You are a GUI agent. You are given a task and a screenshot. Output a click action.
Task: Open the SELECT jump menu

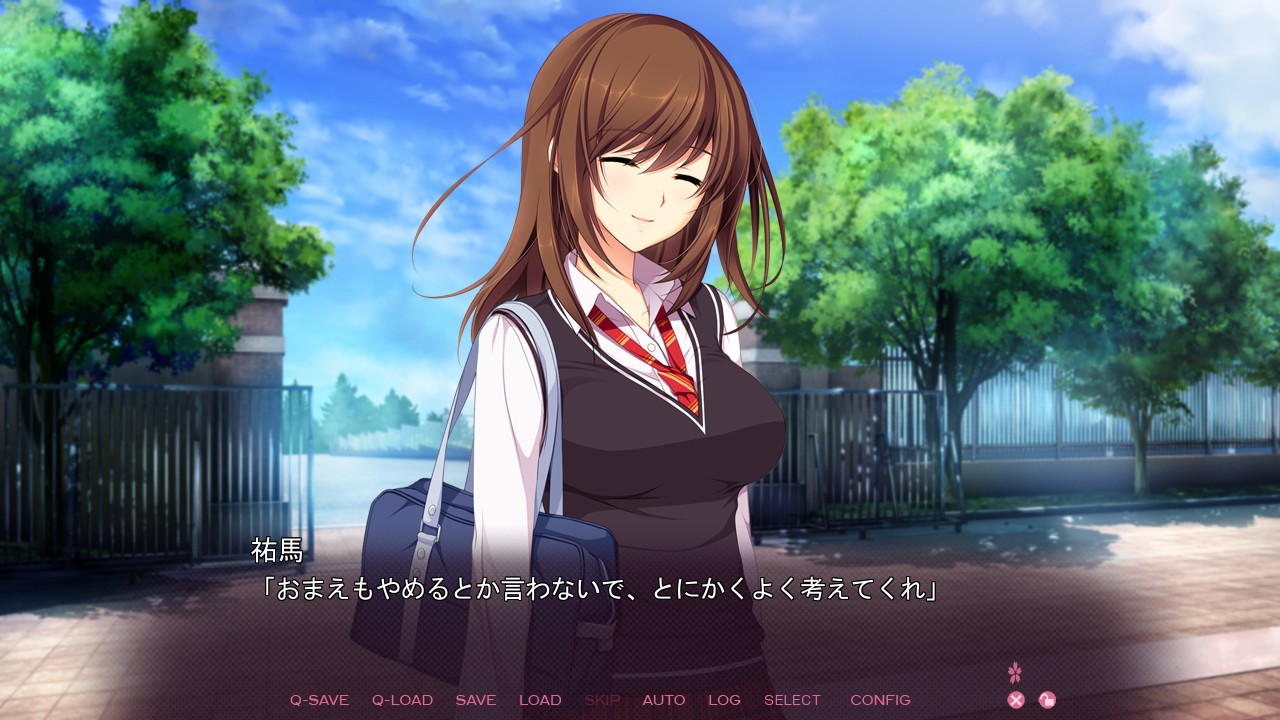point(791,700)
